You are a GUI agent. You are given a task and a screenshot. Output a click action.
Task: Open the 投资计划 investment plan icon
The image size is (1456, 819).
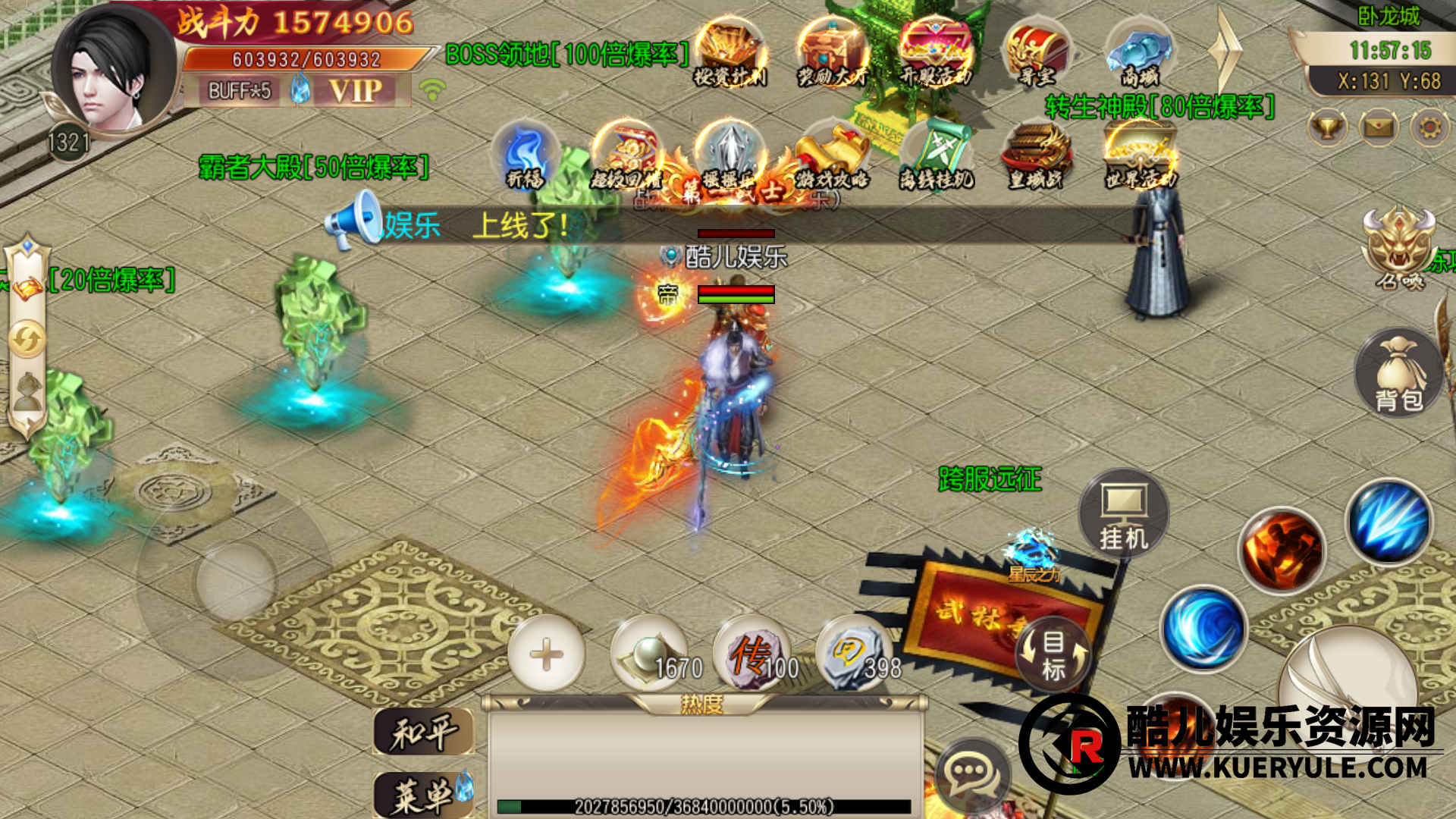(x=730, y=52)
